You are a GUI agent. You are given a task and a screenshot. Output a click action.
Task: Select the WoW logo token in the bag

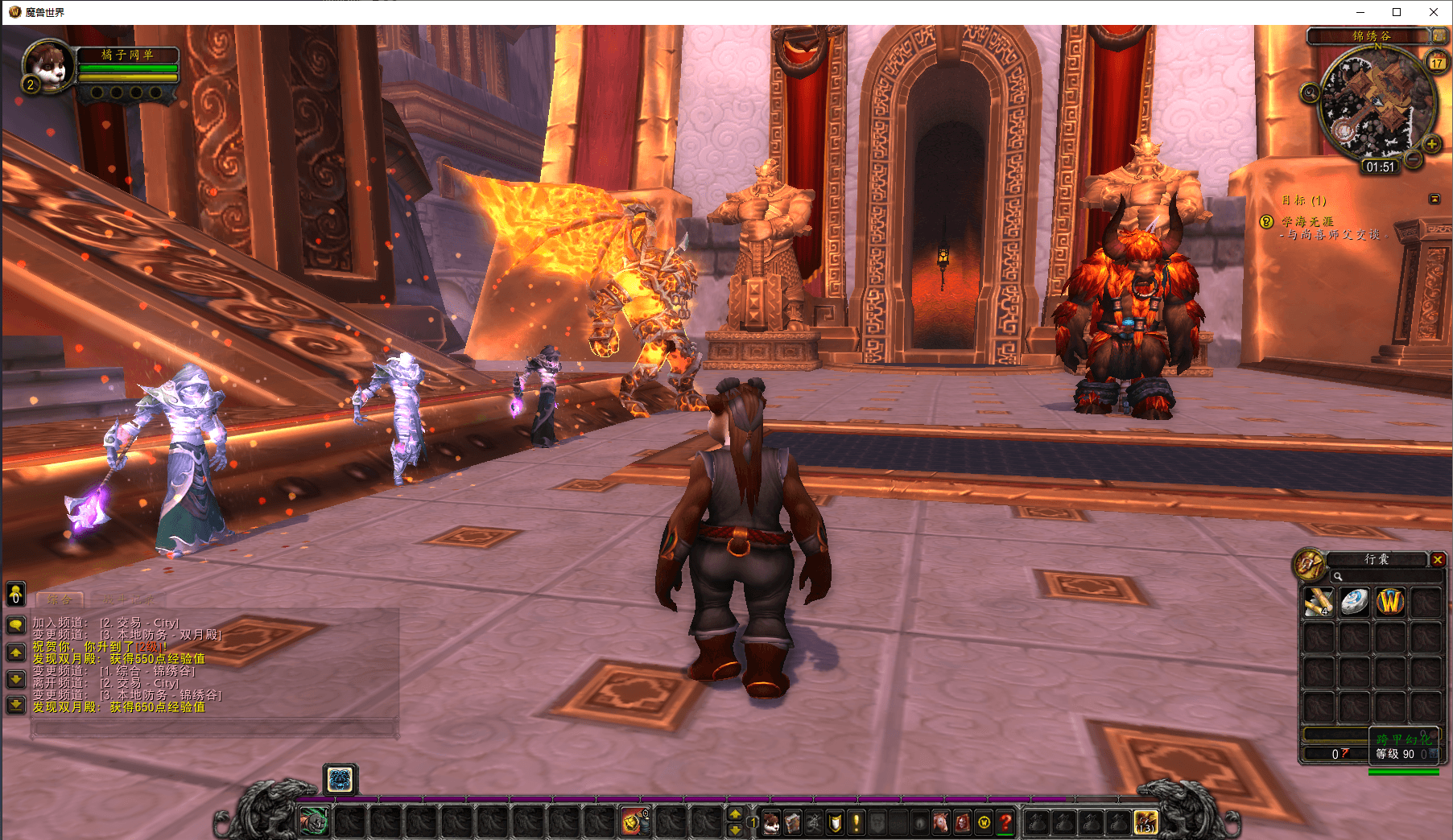tap(1390, 603)
